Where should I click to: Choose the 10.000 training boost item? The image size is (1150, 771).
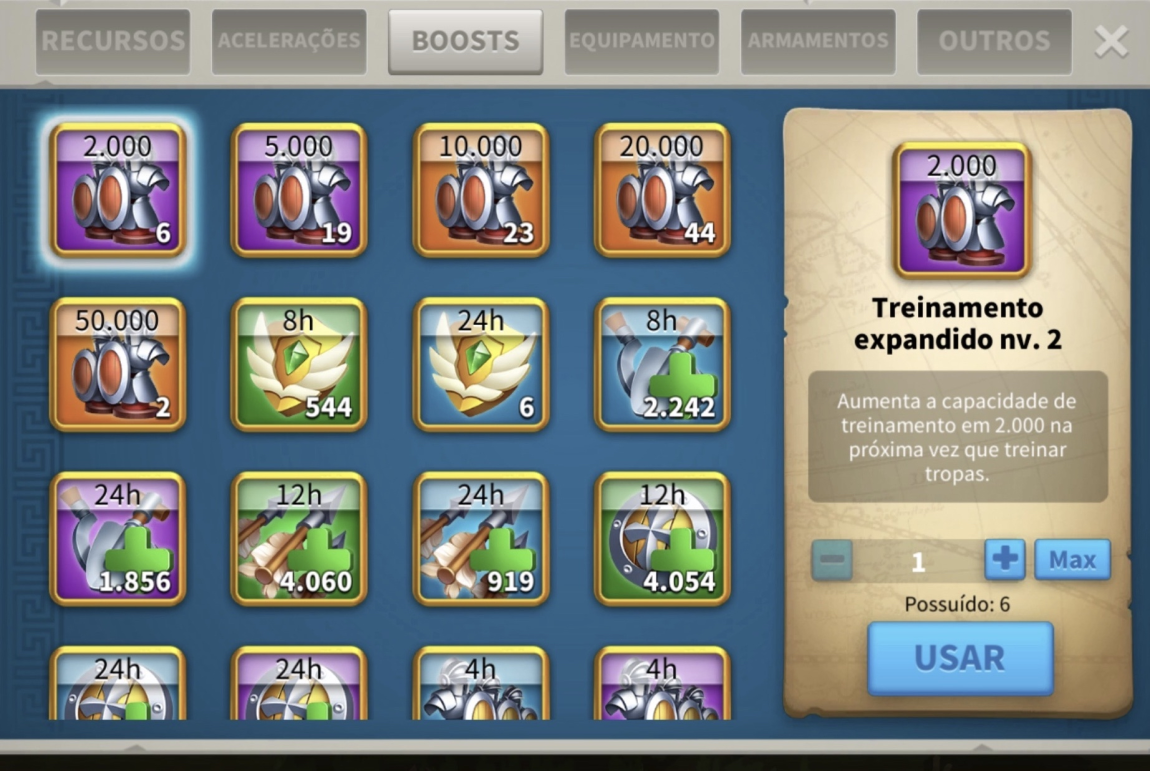(481, 190)
